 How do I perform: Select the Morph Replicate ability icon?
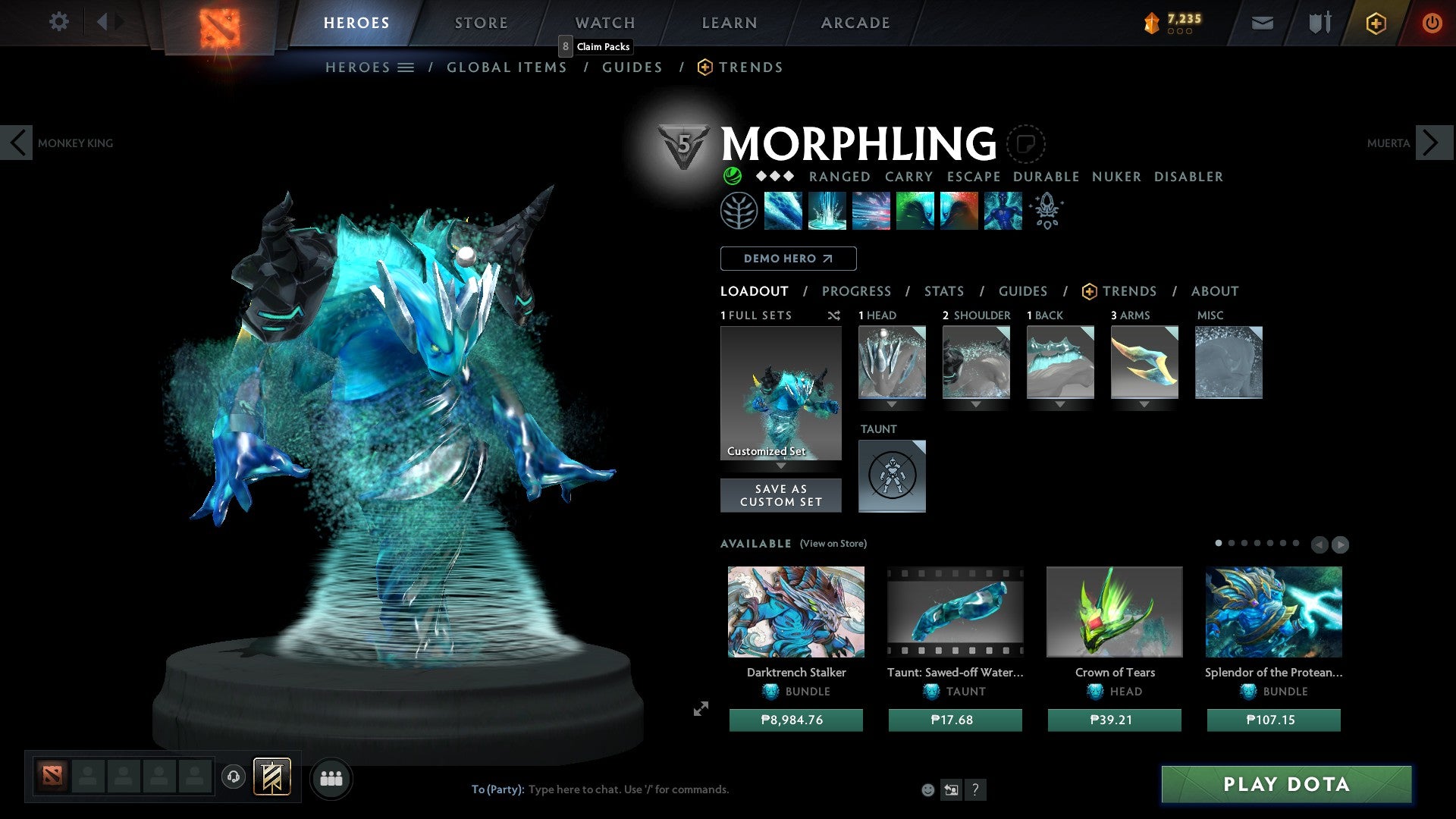click(x=1001, y=212)
